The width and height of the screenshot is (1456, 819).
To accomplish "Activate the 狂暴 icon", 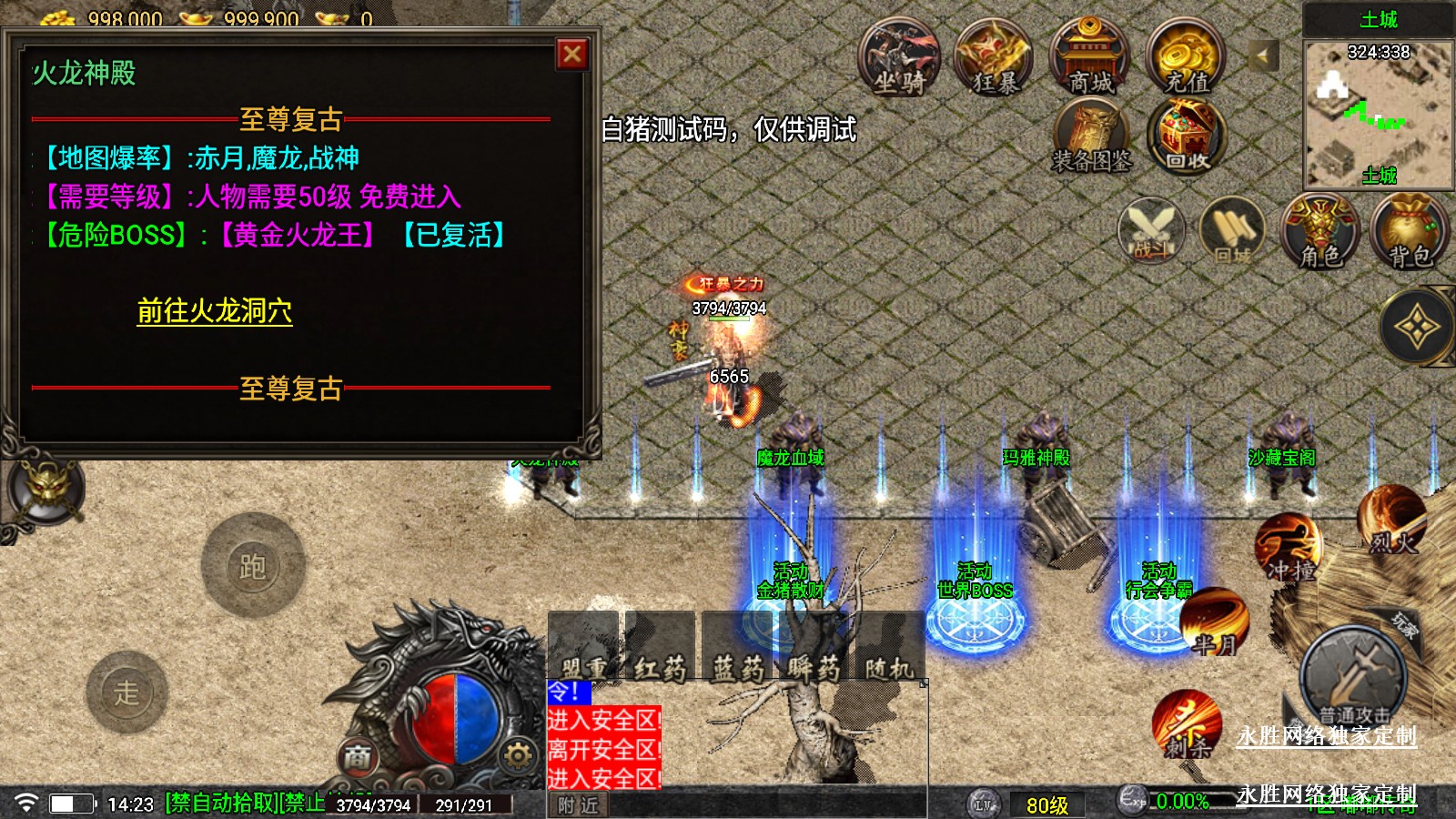I will 994,59.
